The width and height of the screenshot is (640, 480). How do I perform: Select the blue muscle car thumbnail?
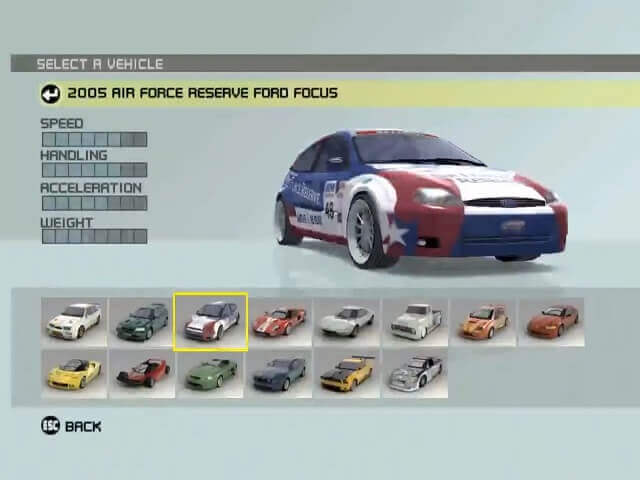[x=279, y=372]
